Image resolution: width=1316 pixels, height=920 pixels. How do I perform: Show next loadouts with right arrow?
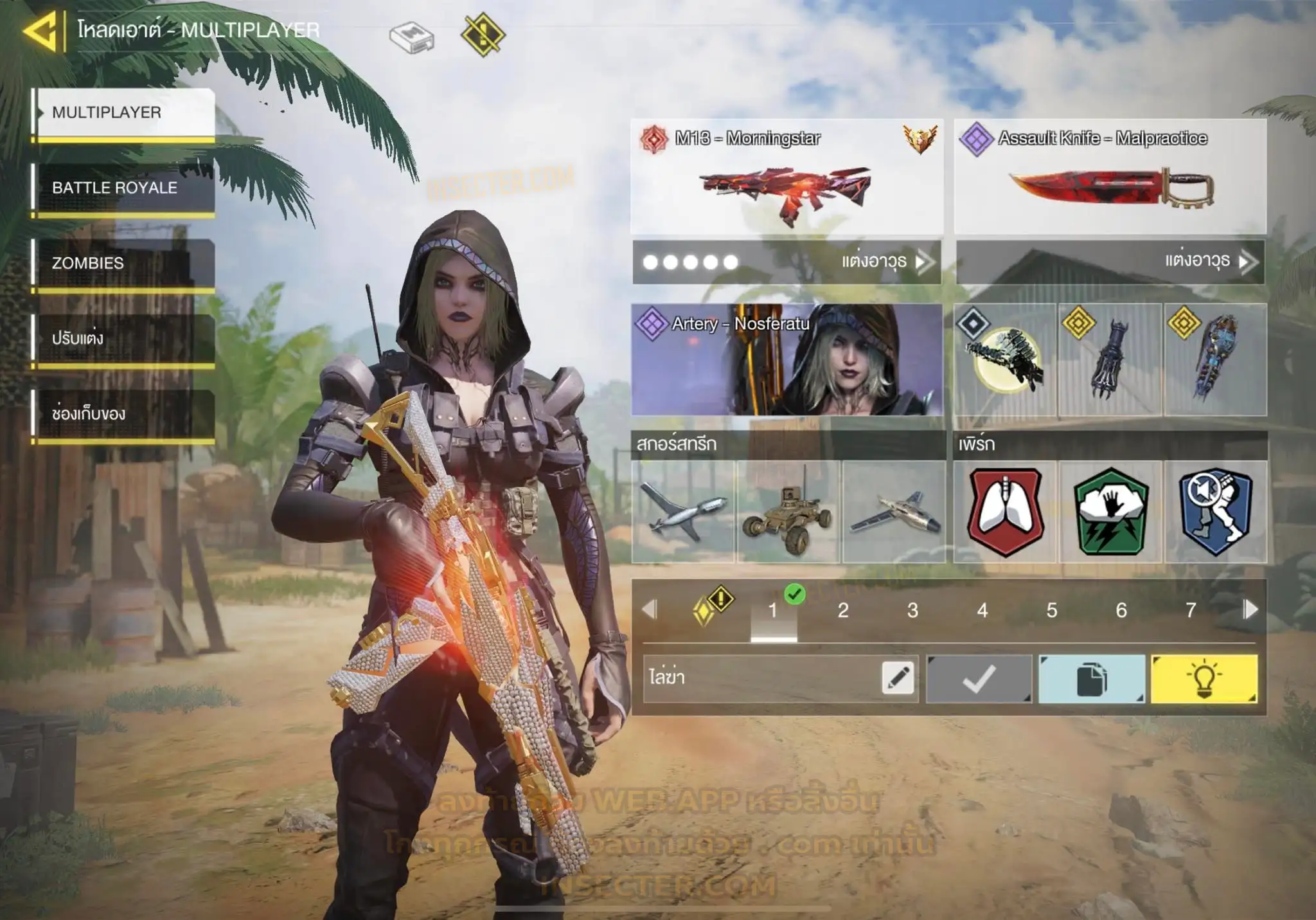1250,609
